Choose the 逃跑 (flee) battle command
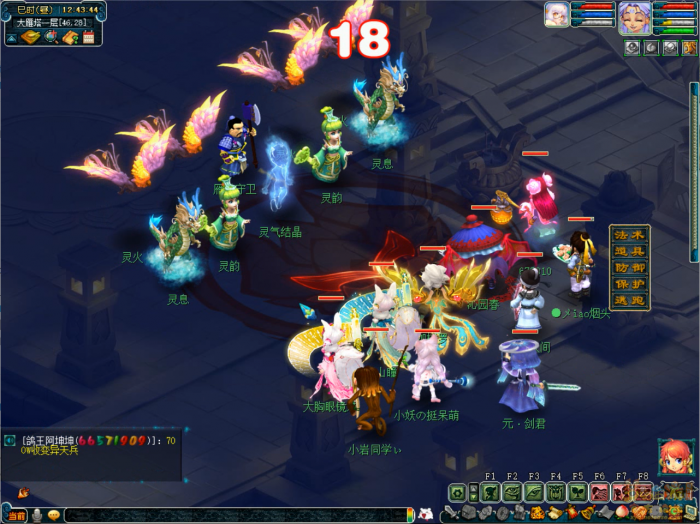Image resolution: width=700 pixels, height=524 pixels. [631, 299]
